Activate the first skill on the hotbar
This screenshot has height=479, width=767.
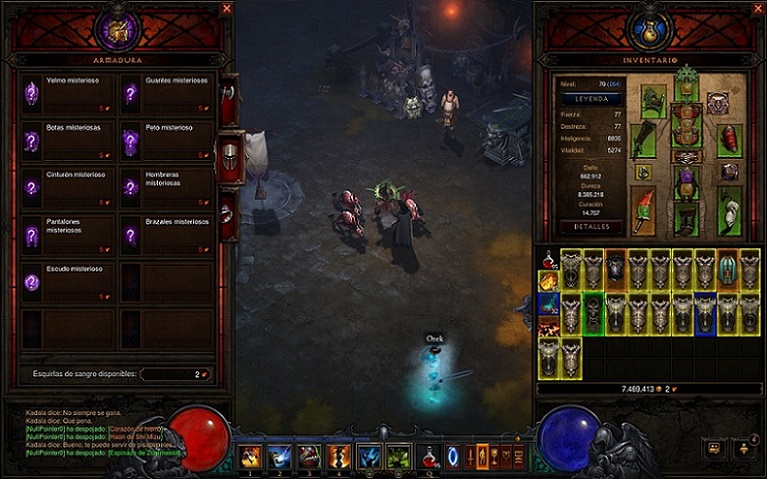click(x=250, y=457)
